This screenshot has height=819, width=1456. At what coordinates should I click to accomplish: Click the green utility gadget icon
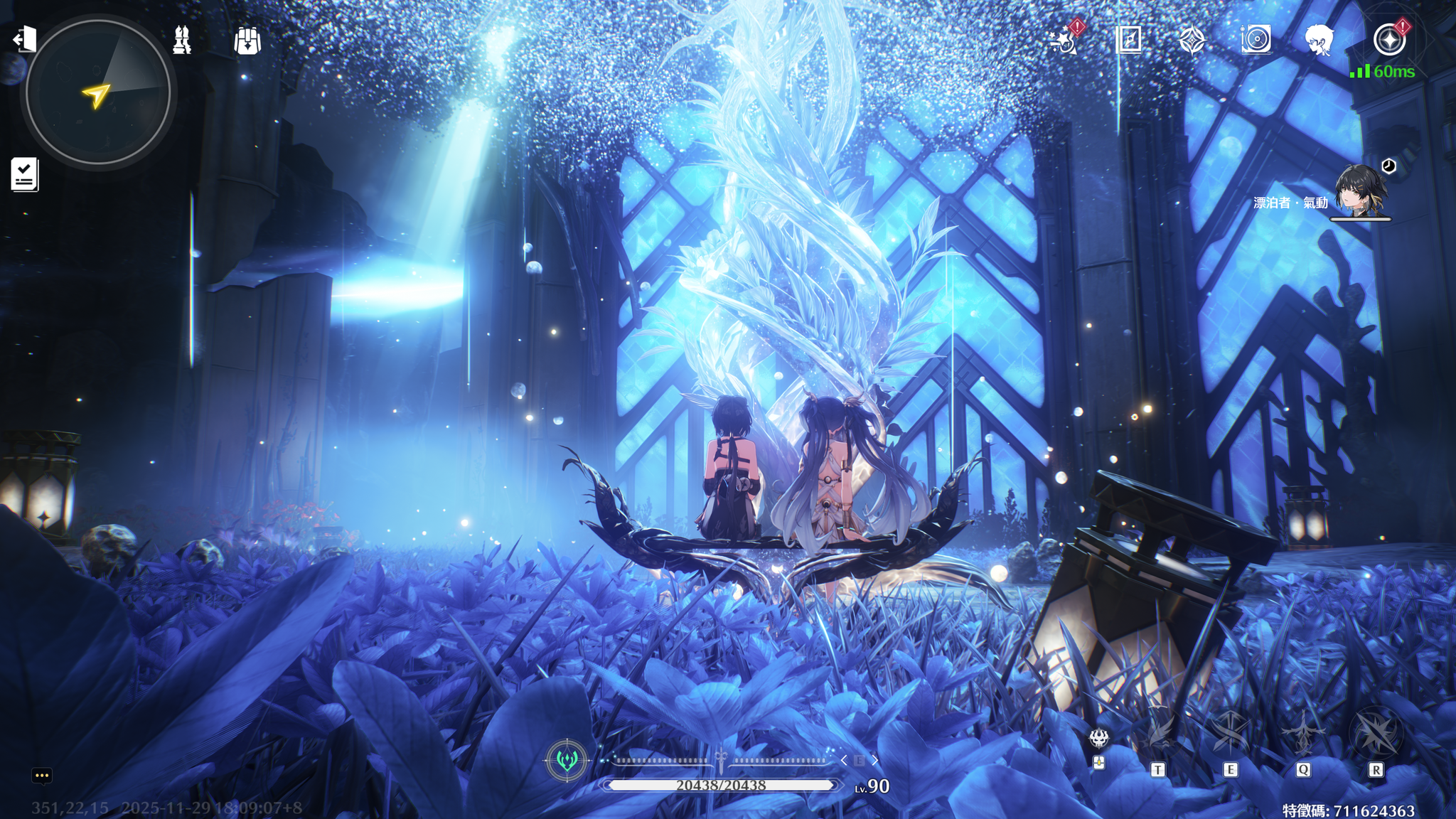coord(567,760)
